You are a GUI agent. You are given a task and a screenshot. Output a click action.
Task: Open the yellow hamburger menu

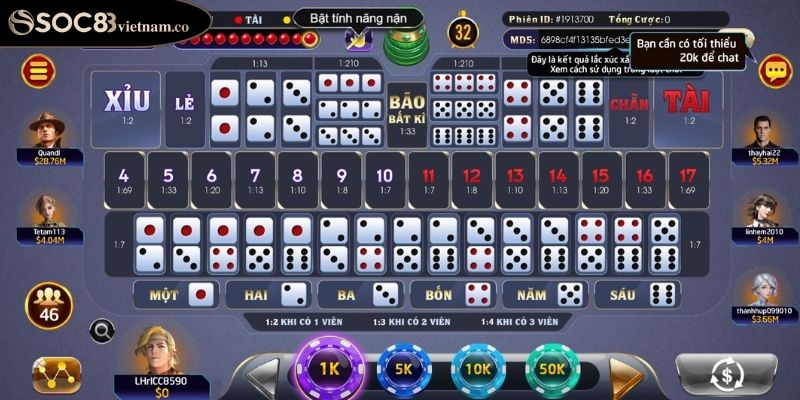pos(40,70)
